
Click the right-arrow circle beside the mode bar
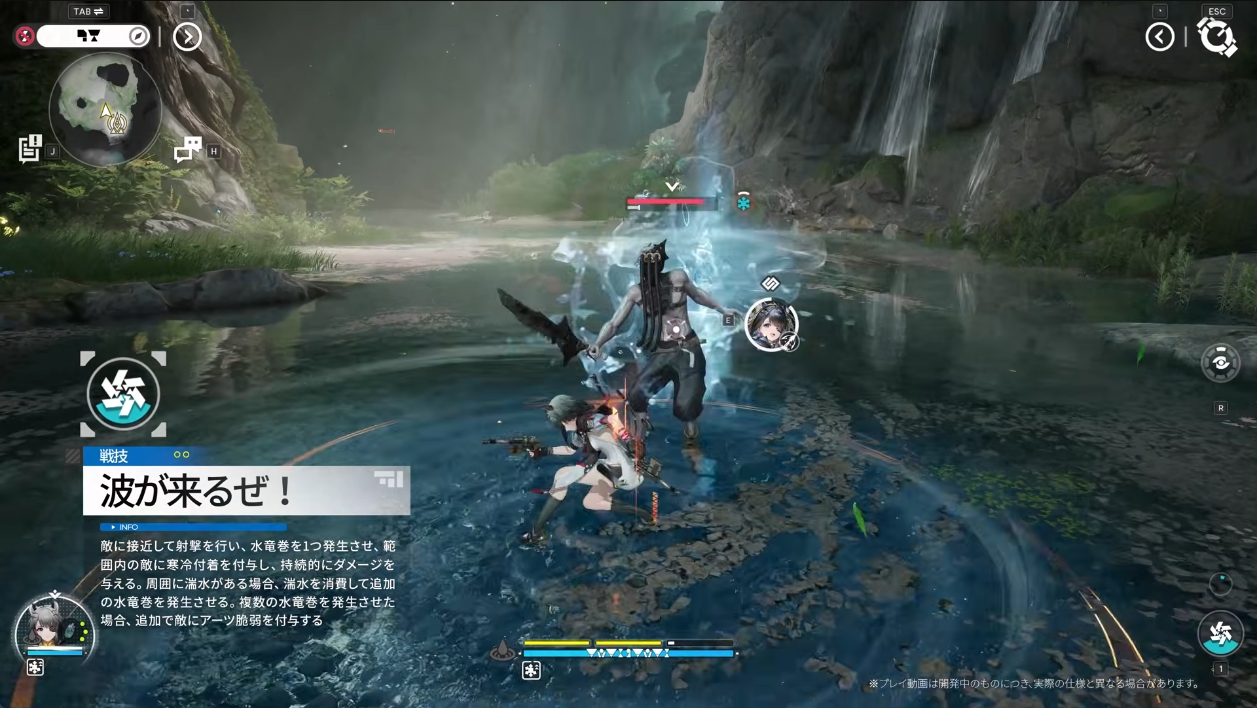click(x=187, y=37)
